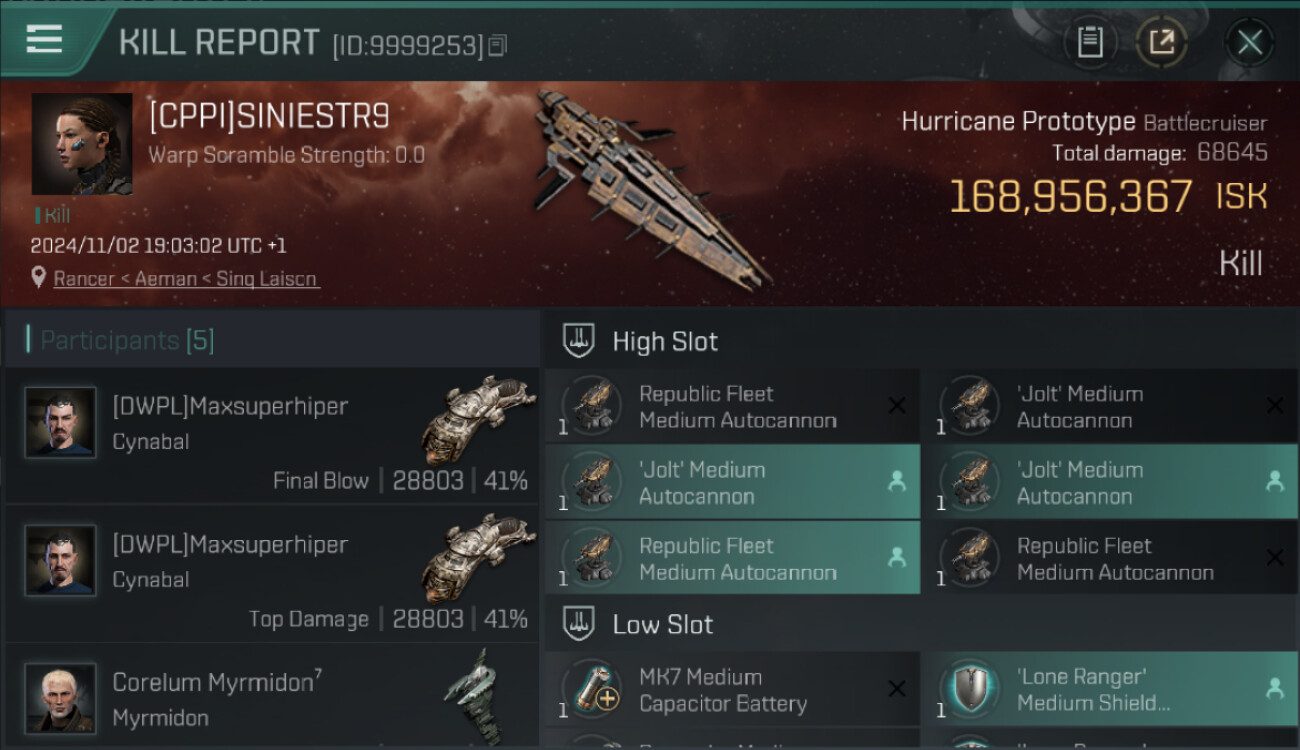Click the Participants section header
The image size is (1300, 750).
tap(127, 340)
